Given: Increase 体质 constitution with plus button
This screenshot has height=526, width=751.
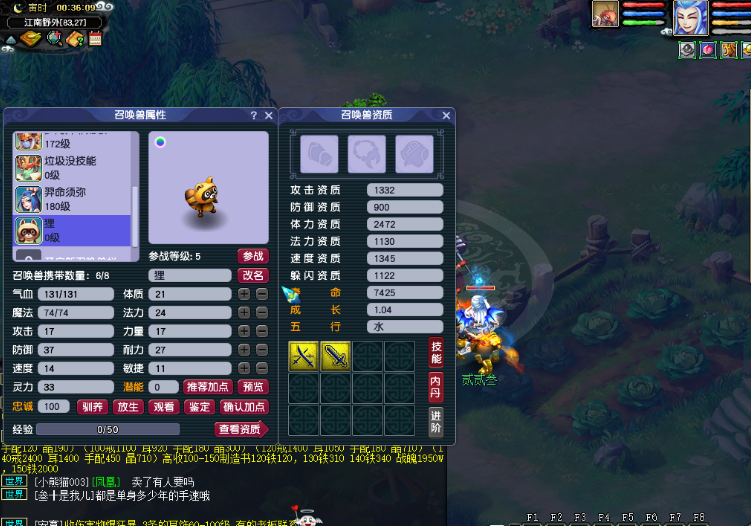Looking at the screenshot, I should [x=243, y=294].
